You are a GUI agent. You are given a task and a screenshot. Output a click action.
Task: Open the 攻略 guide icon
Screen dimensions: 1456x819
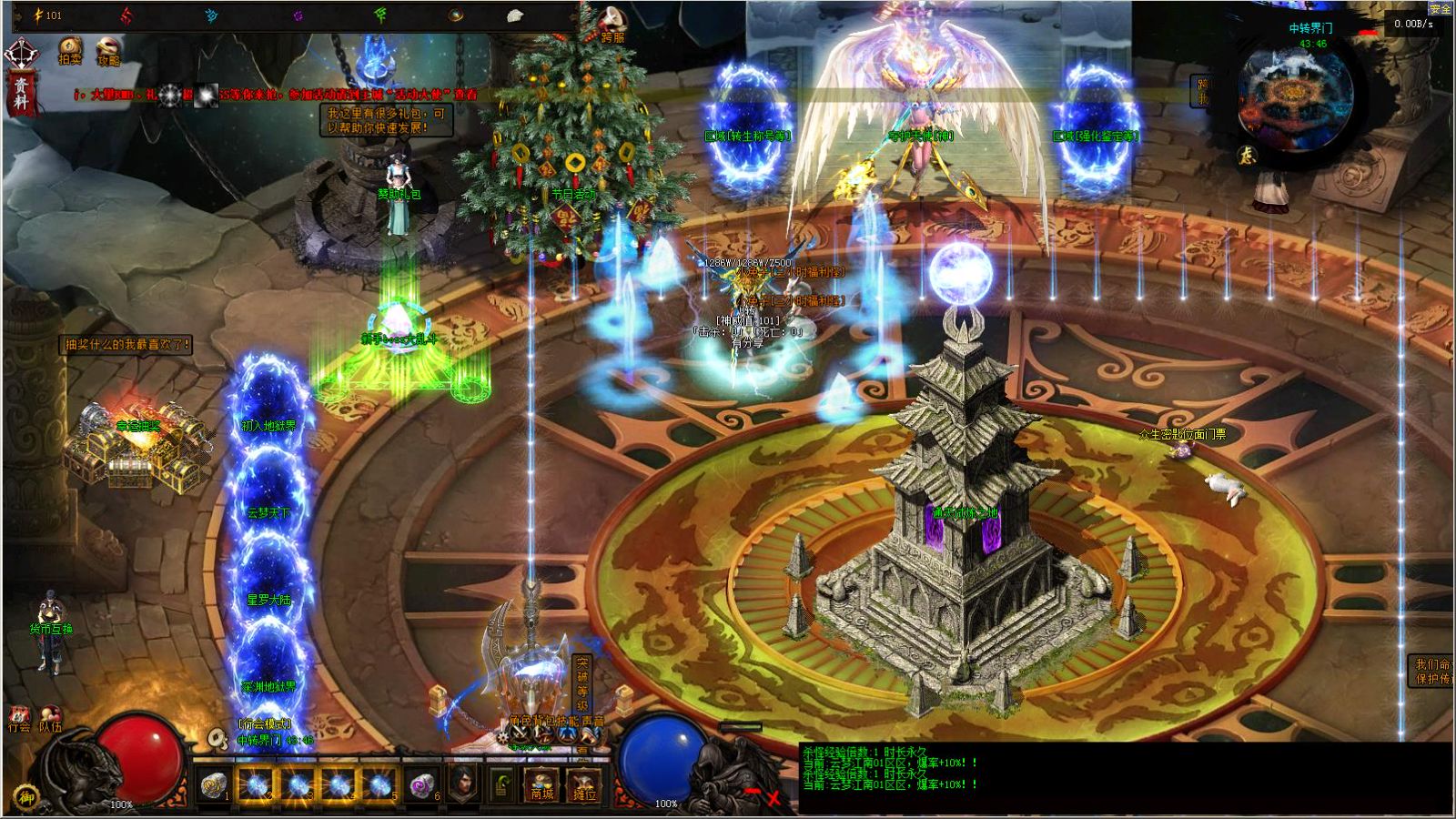pyautogui.click(x=108, y=51)
